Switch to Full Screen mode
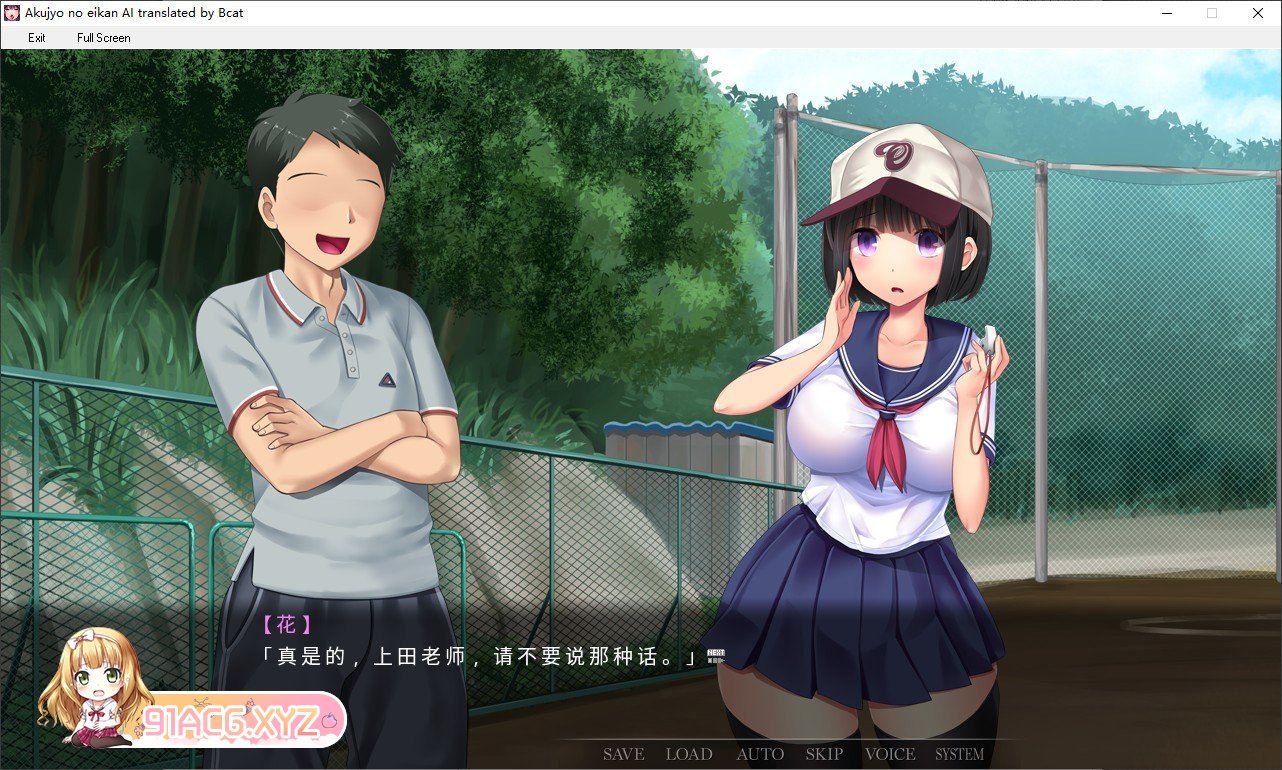This screenshot has width=1282, height=770. (103, 38)
